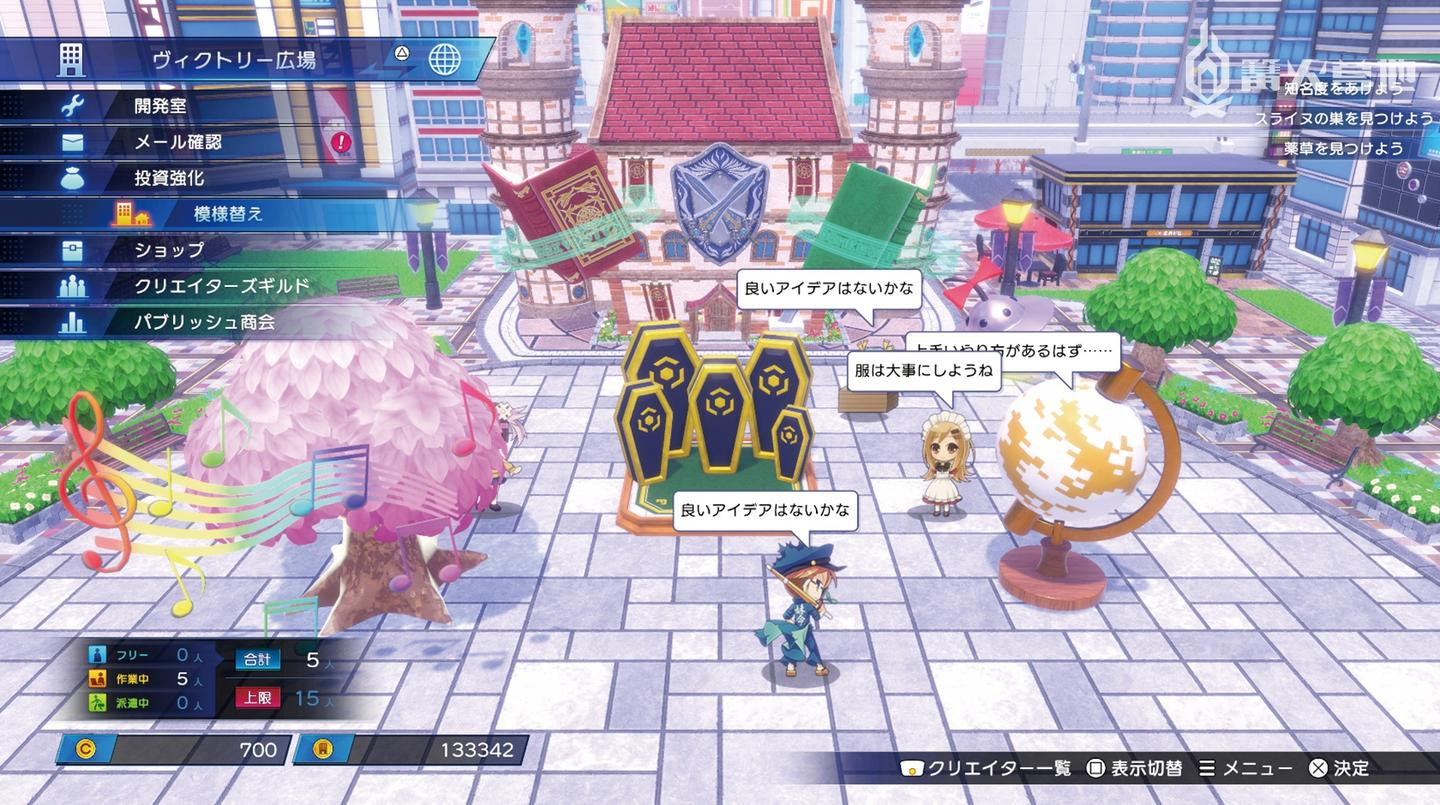
Task: Enter クリエイターズギルド from the menu
Action: click(x=222, y=286)
